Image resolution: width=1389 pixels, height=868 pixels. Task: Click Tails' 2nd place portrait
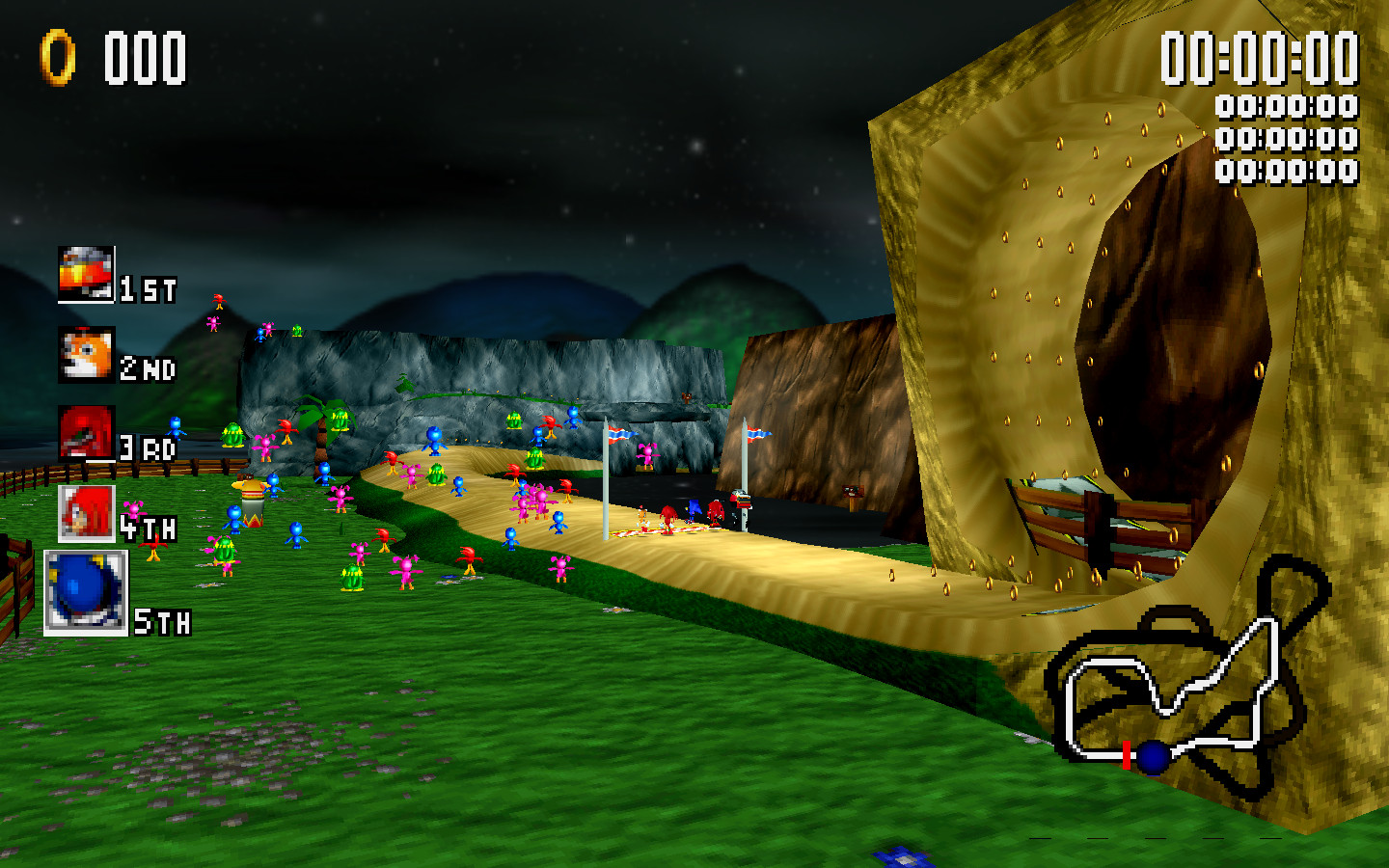pyautogui.click(x=85, y=354)
